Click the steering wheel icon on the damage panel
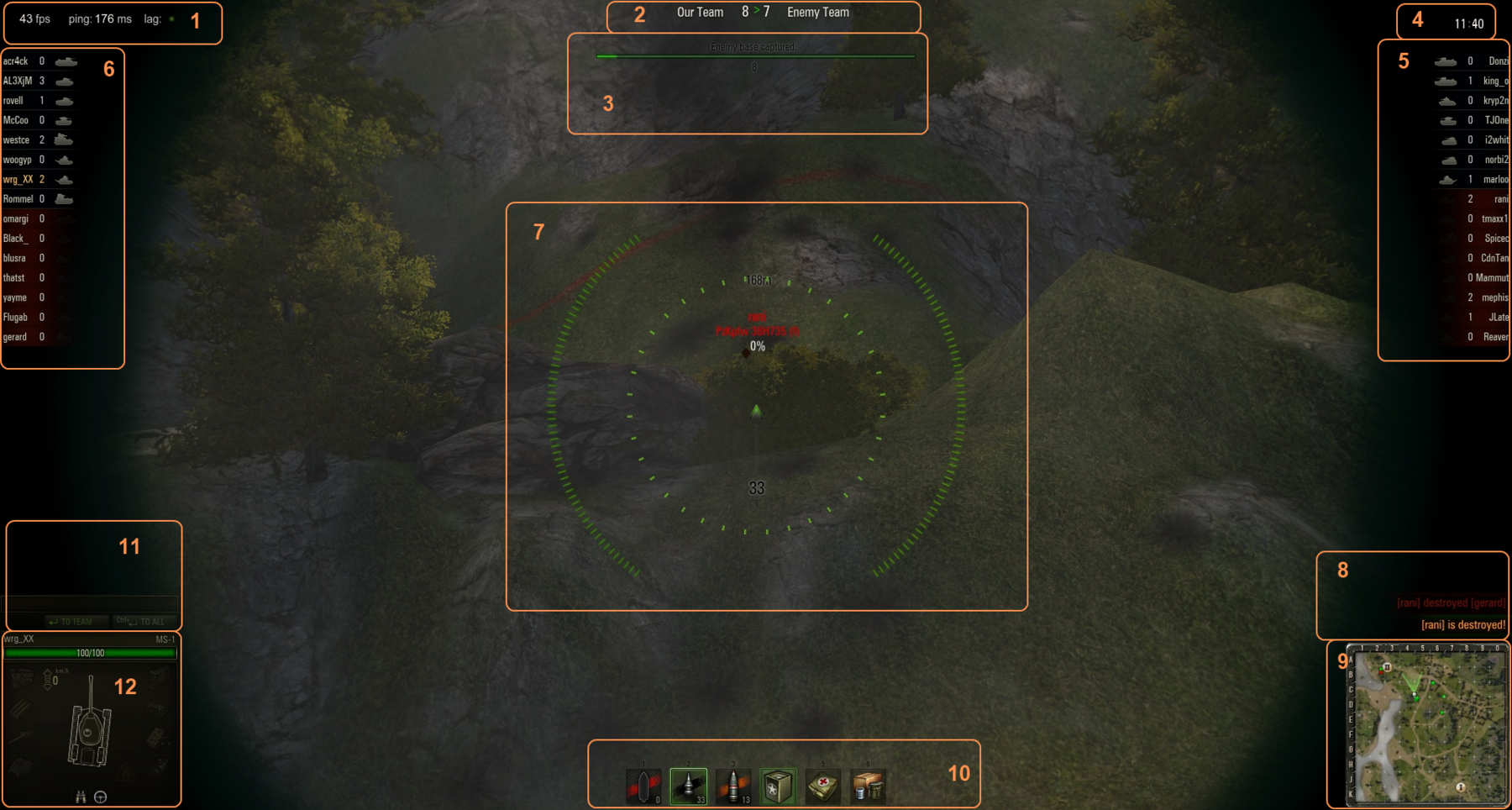This screenshot has width=1512, height=810. click(x=100, y=797)
